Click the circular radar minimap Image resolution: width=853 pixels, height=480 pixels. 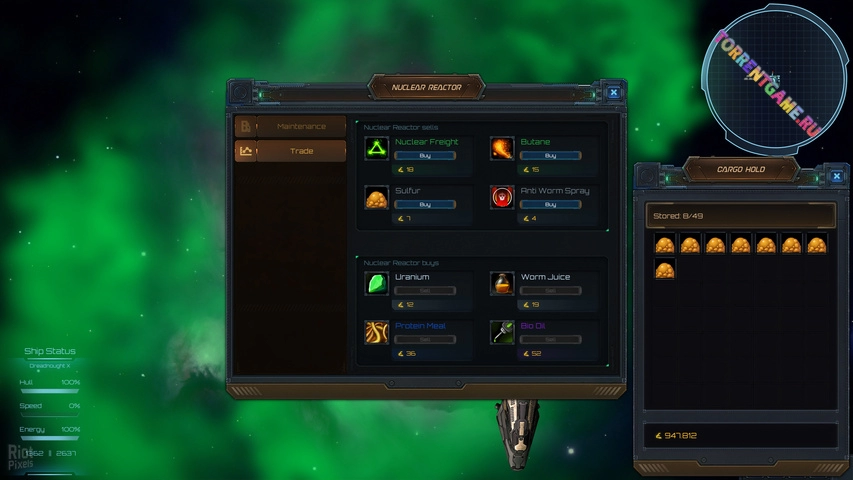[768, 80]
